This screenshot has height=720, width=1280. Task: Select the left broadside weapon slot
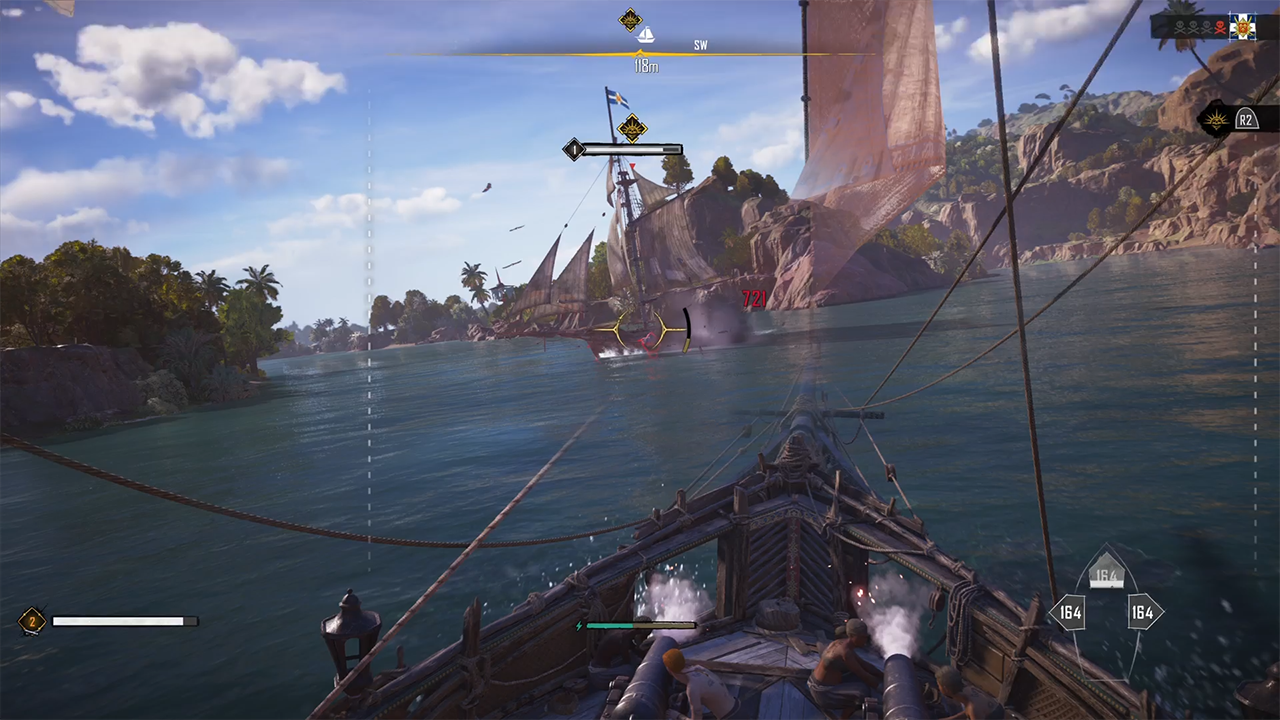[x=1067, y=612]
